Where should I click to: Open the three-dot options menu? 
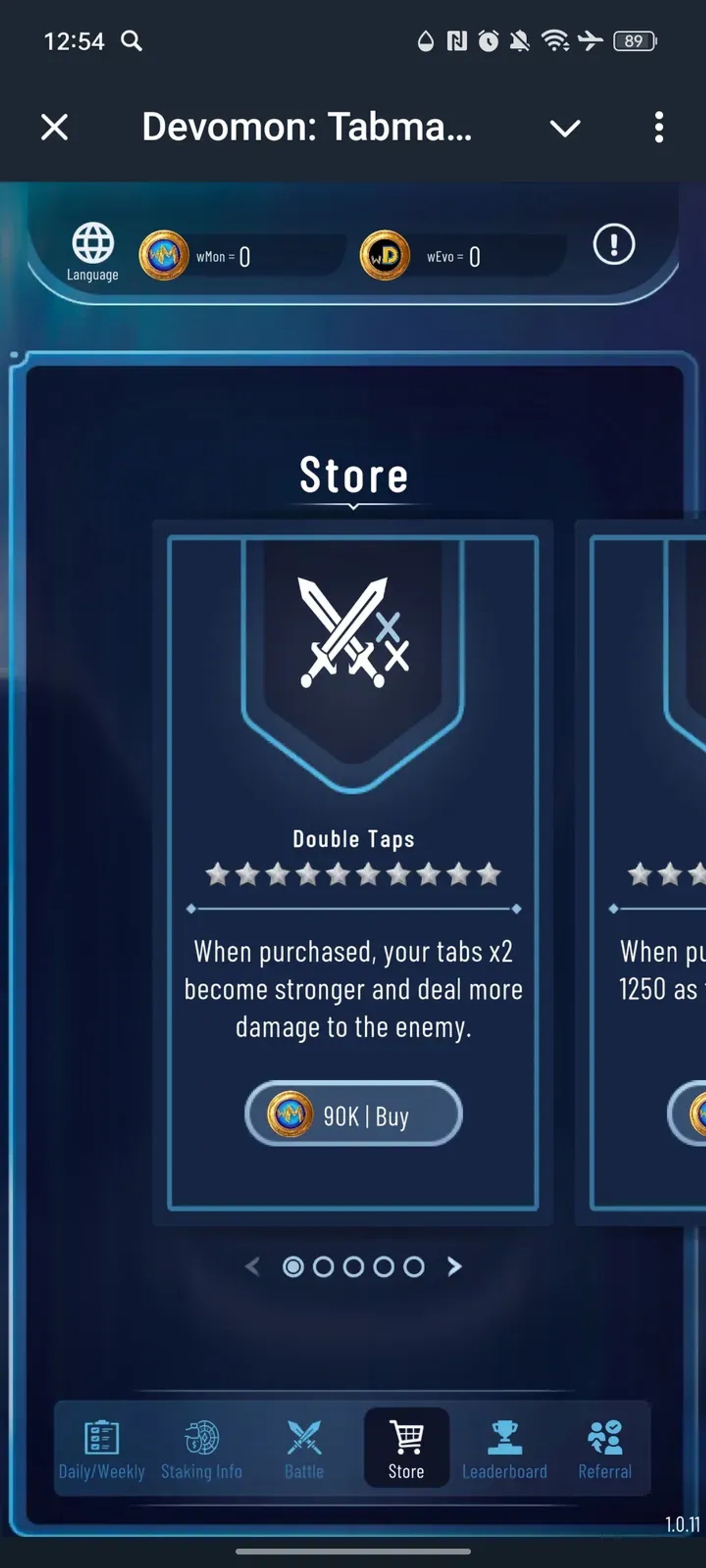(x=658, y=127)
